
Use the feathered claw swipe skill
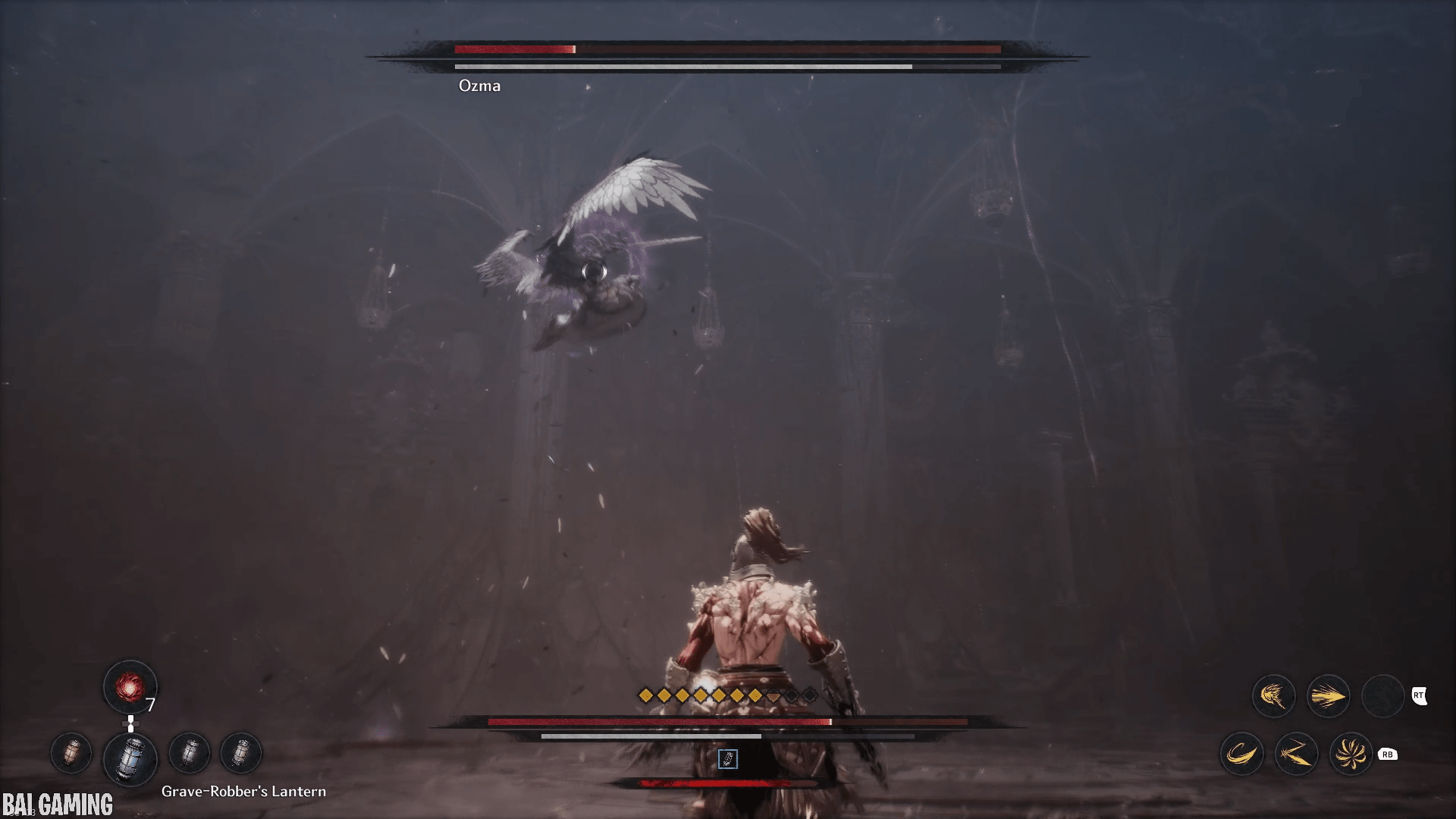[x=1273, y=696]
